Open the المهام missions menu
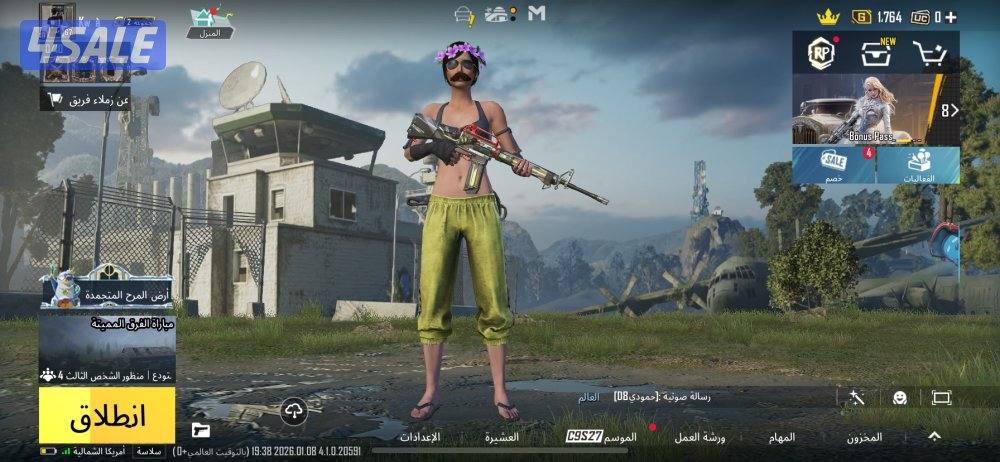Viewport: 1000px width, 462px height. 782,437
